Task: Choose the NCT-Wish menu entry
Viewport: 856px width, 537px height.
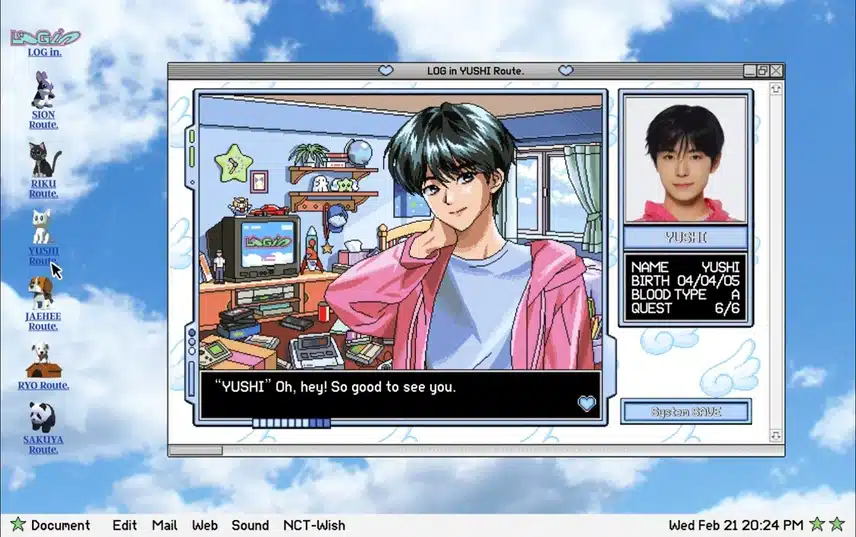Action: [314, 525]
